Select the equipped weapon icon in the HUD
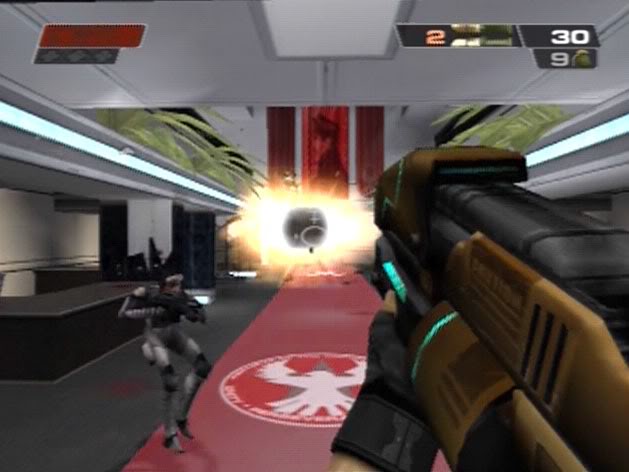Screen dimensions: 629x472 point(480,36)
